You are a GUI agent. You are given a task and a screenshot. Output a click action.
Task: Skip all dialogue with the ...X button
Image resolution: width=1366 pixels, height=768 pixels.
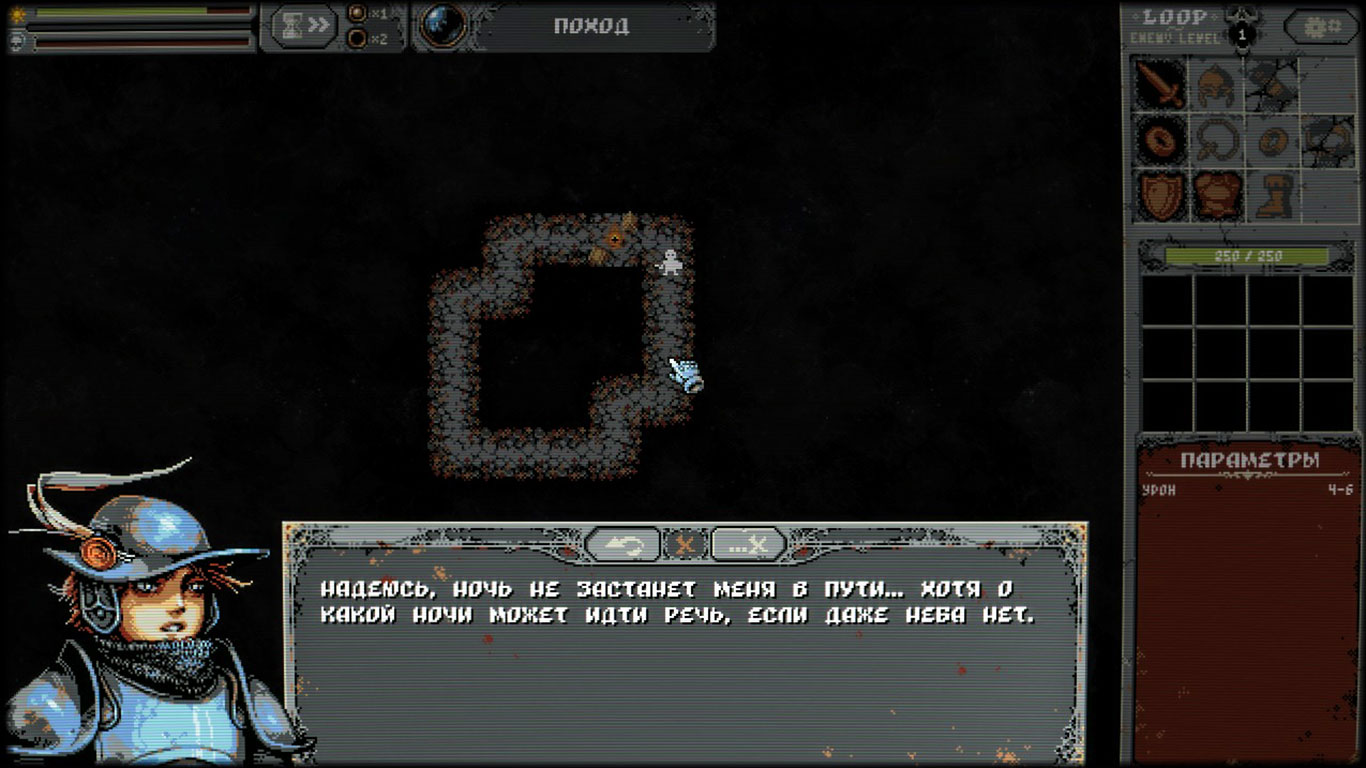pyautogui.click(x=748, y=544)
